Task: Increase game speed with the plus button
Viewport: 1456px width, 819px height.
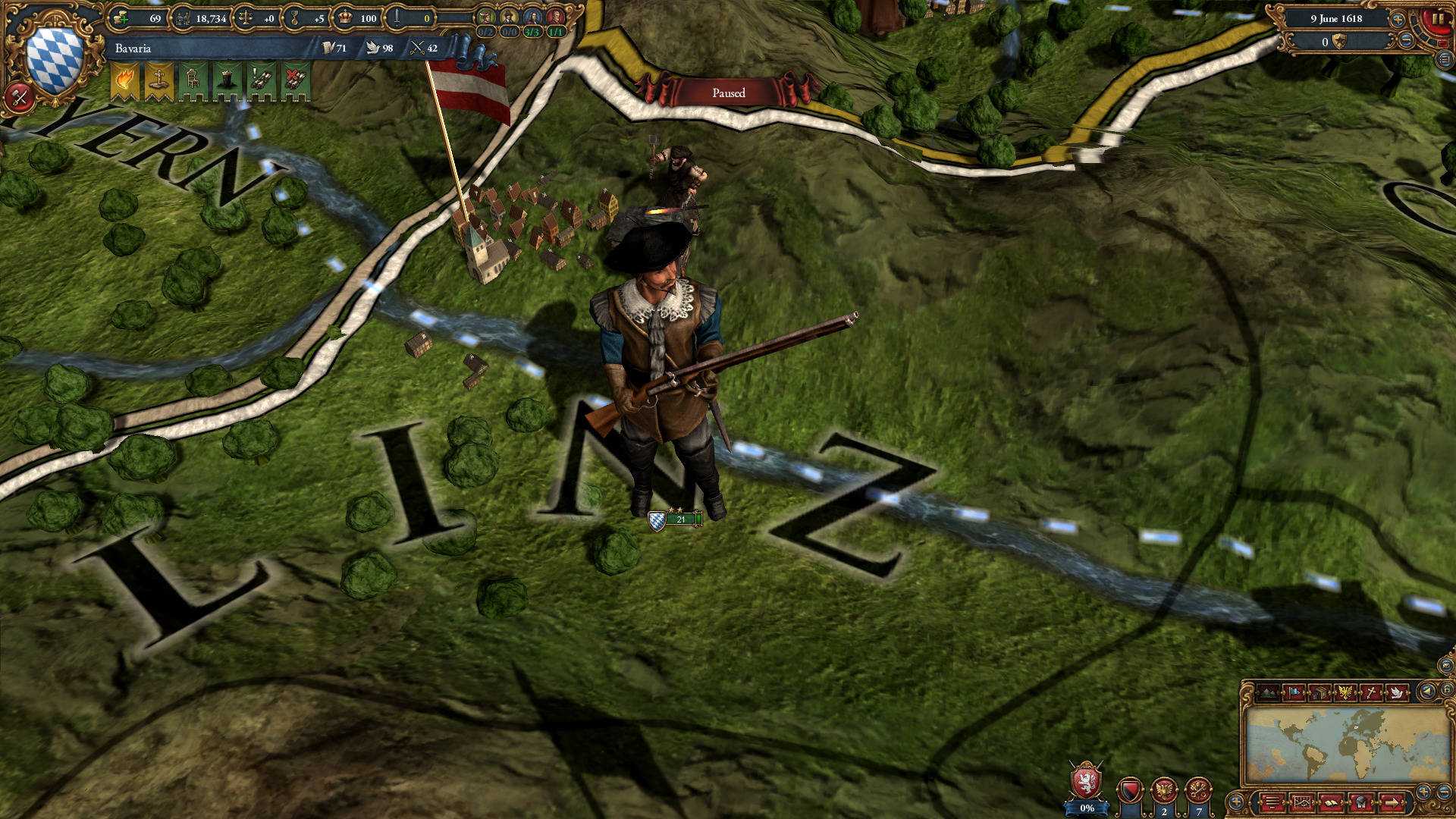Action: coord(1398,19)
